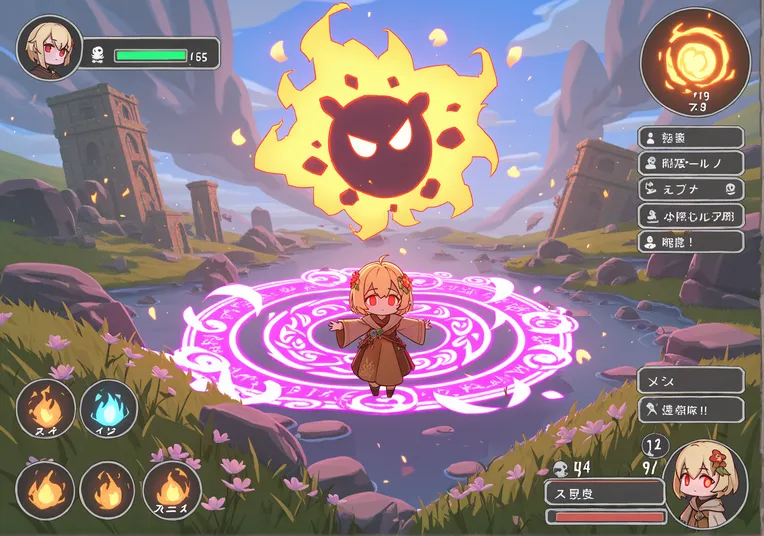Screen dimensions: 764x536
Task: Click the large fireball orb icon
Action: [x=693, y=61]
